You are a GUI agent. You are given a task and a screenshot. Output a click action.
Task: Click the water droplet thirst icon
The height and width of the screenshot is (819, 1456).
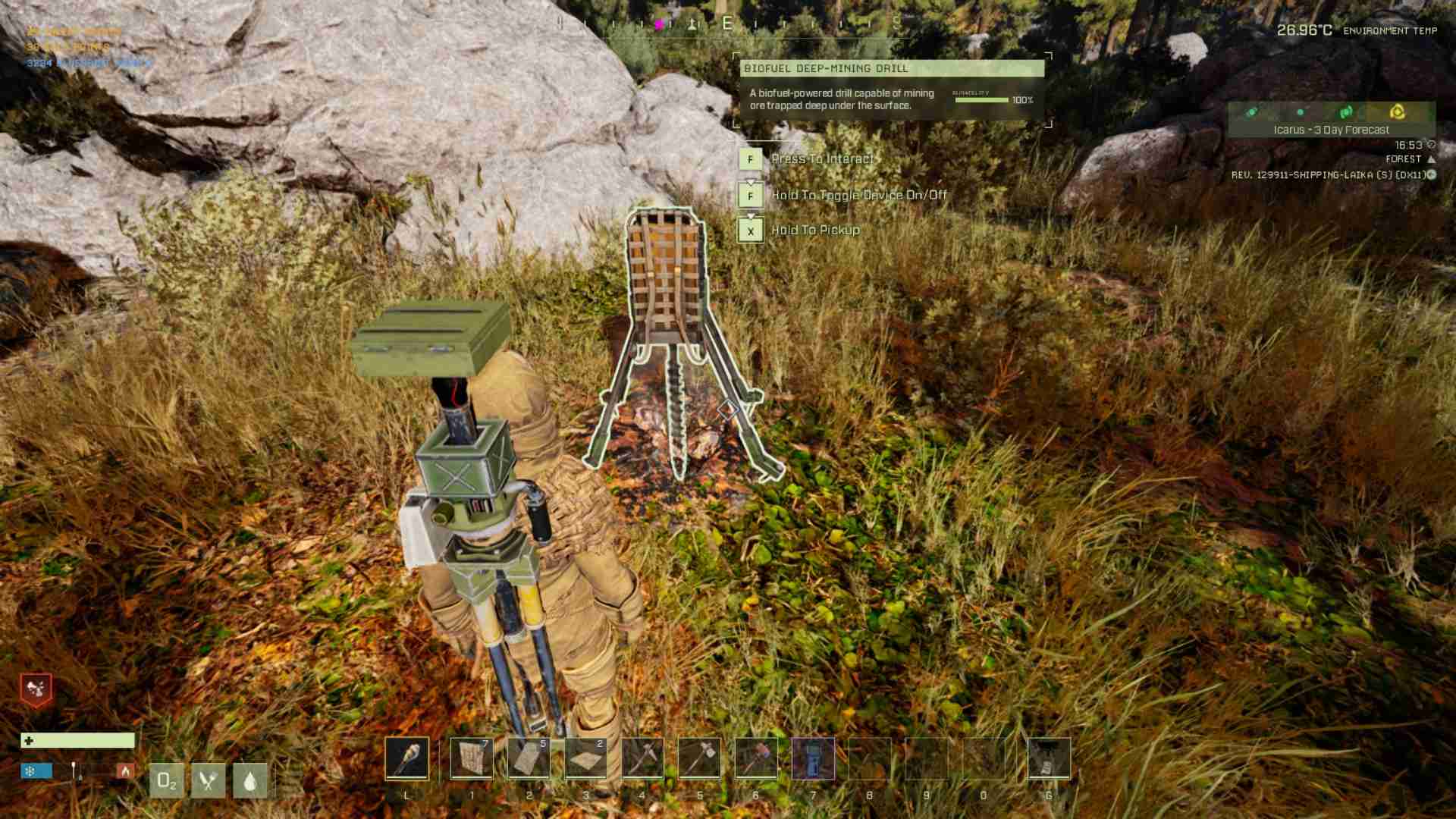point(249,780)
